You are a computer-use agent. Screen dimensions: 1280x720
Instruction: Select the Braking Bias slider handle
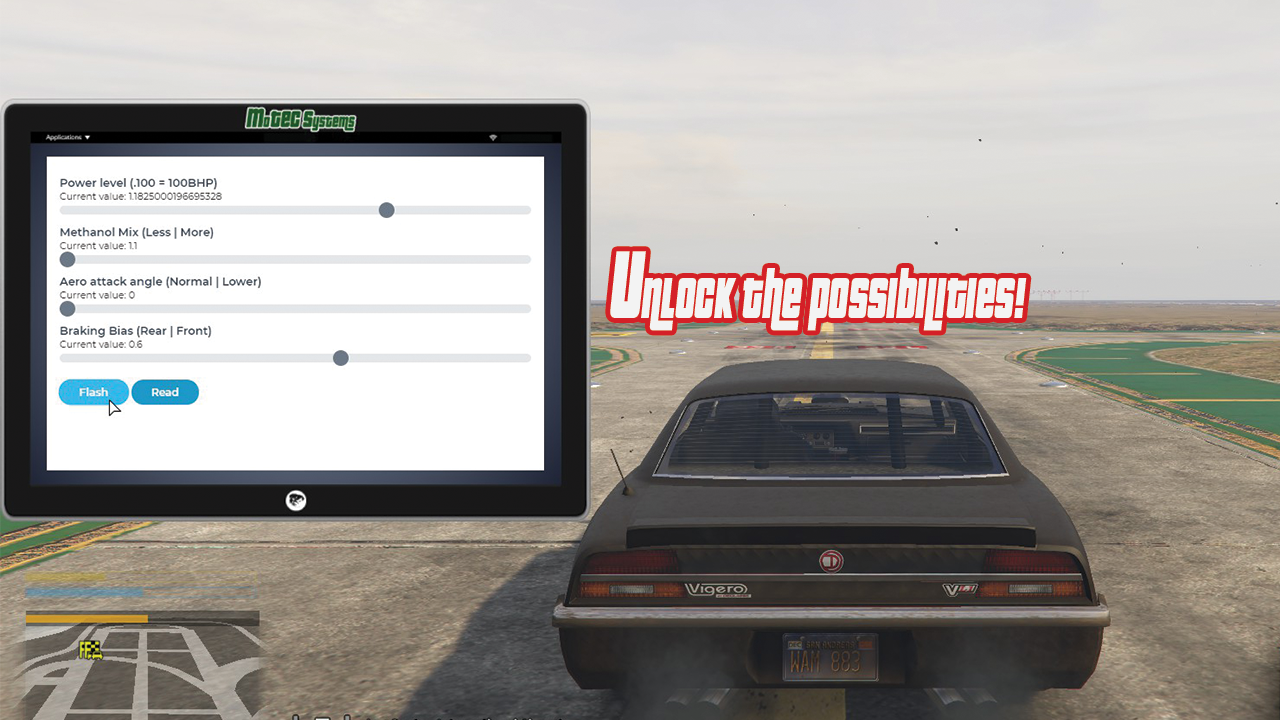coord(340,358)
